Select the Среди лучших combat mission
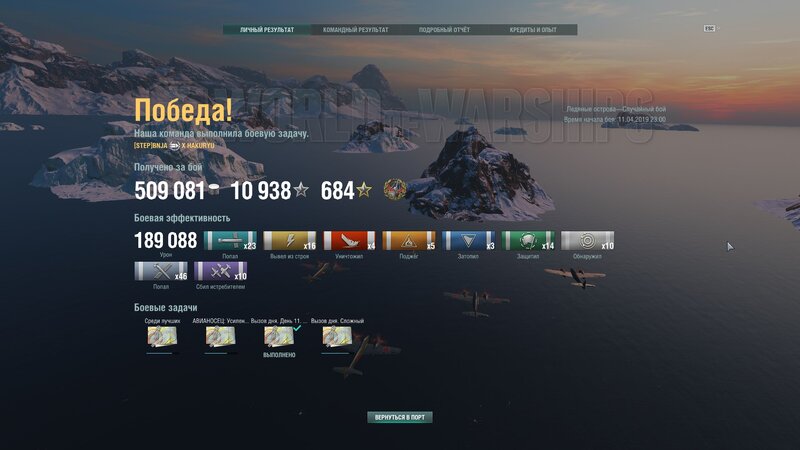Viewport: 800px width, 450px height. pyautogui.click(x=162, y=337)
